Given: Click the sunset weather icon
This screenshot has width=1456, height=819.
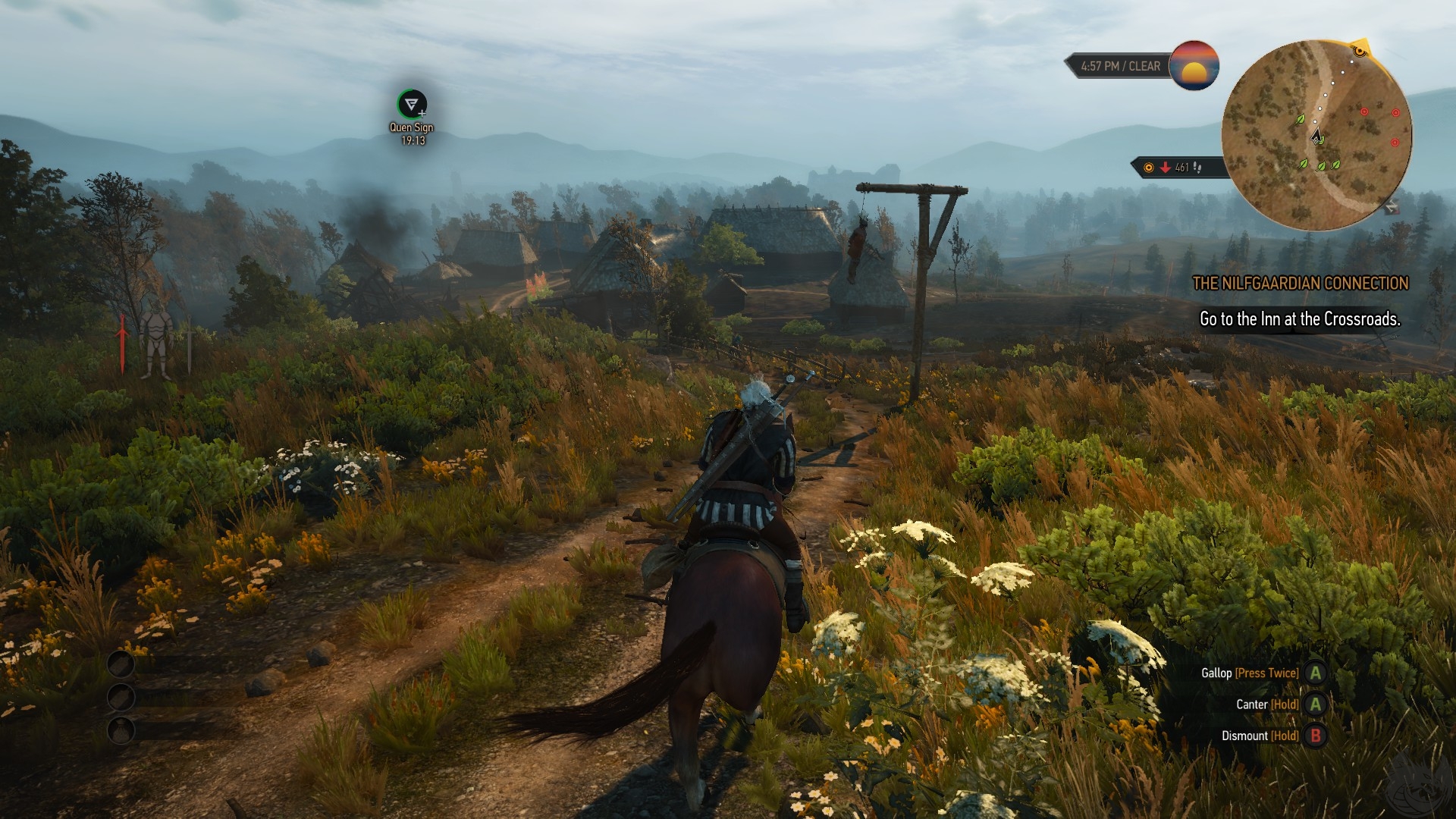Looking at the screenshot, I should 1194,66.
